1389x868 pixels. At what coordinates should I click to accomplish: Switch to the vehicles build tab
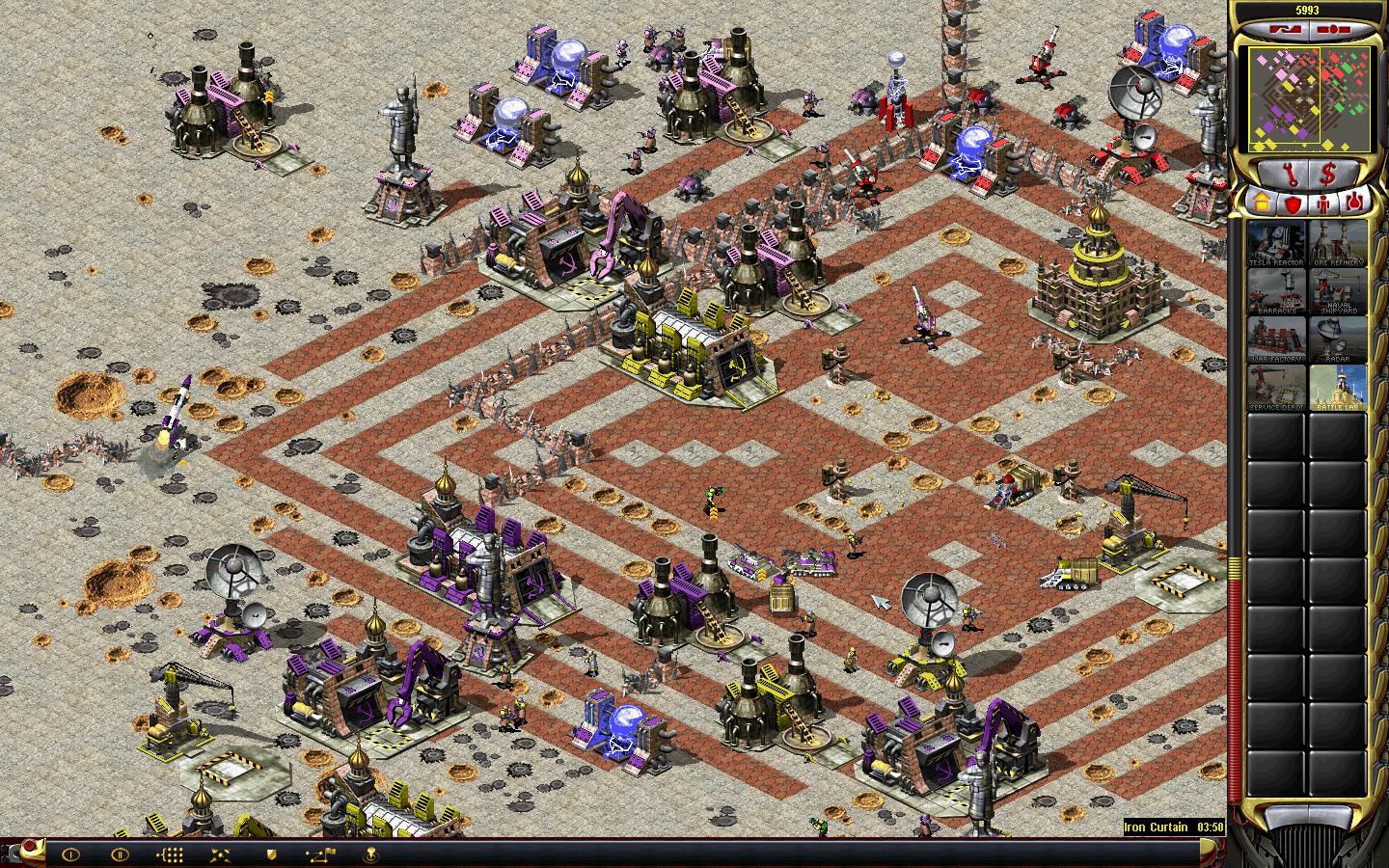1357,203
